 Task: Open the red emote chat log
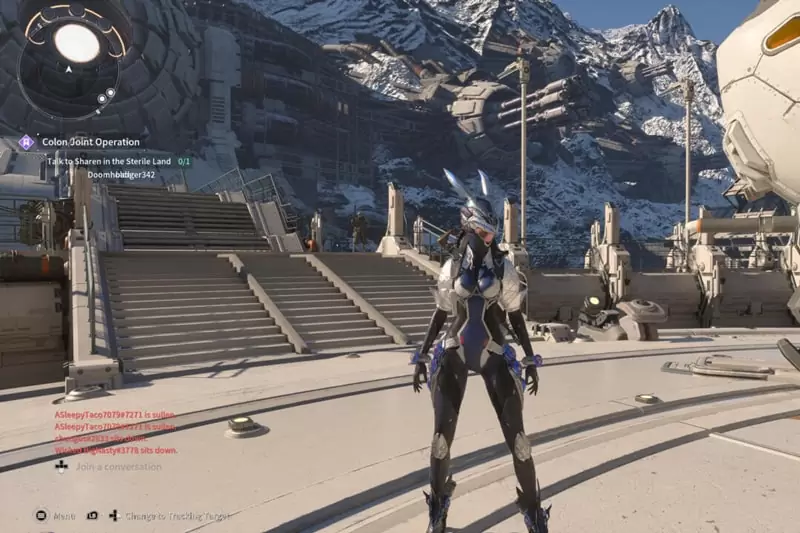[x=114, y=430]
